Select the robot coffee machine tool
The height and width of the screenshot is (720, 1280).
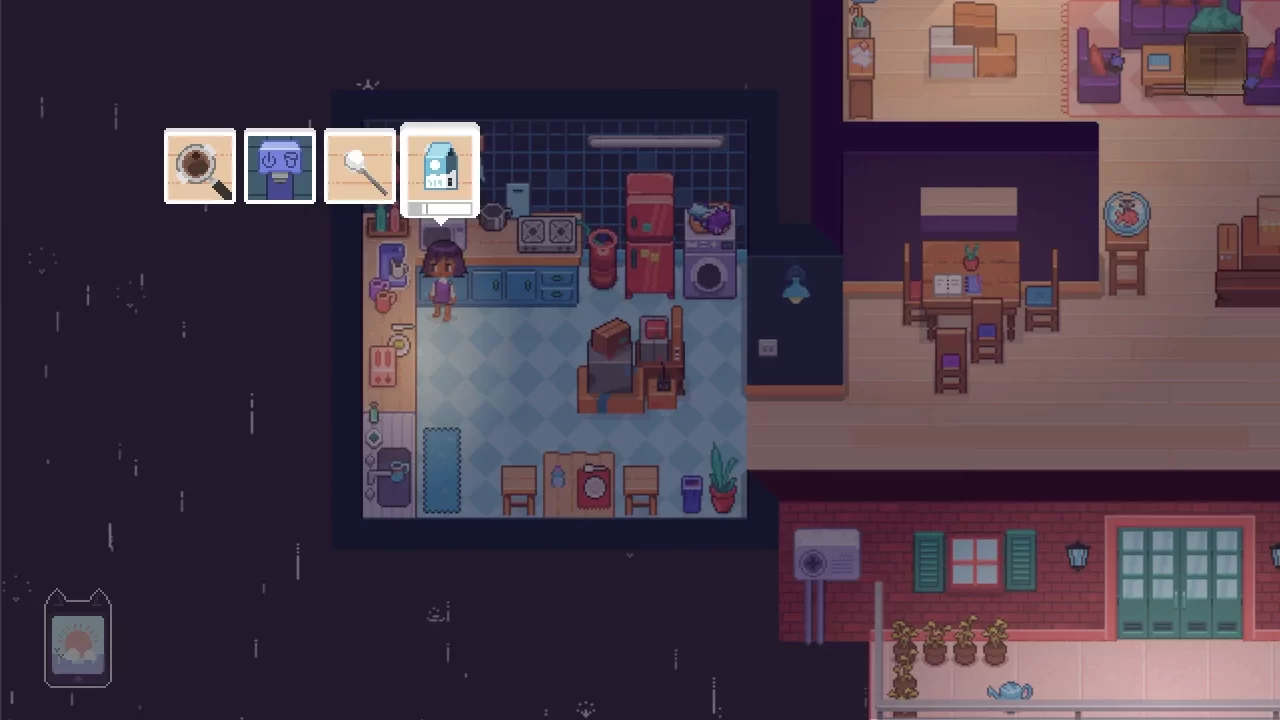tap(279, 166)
